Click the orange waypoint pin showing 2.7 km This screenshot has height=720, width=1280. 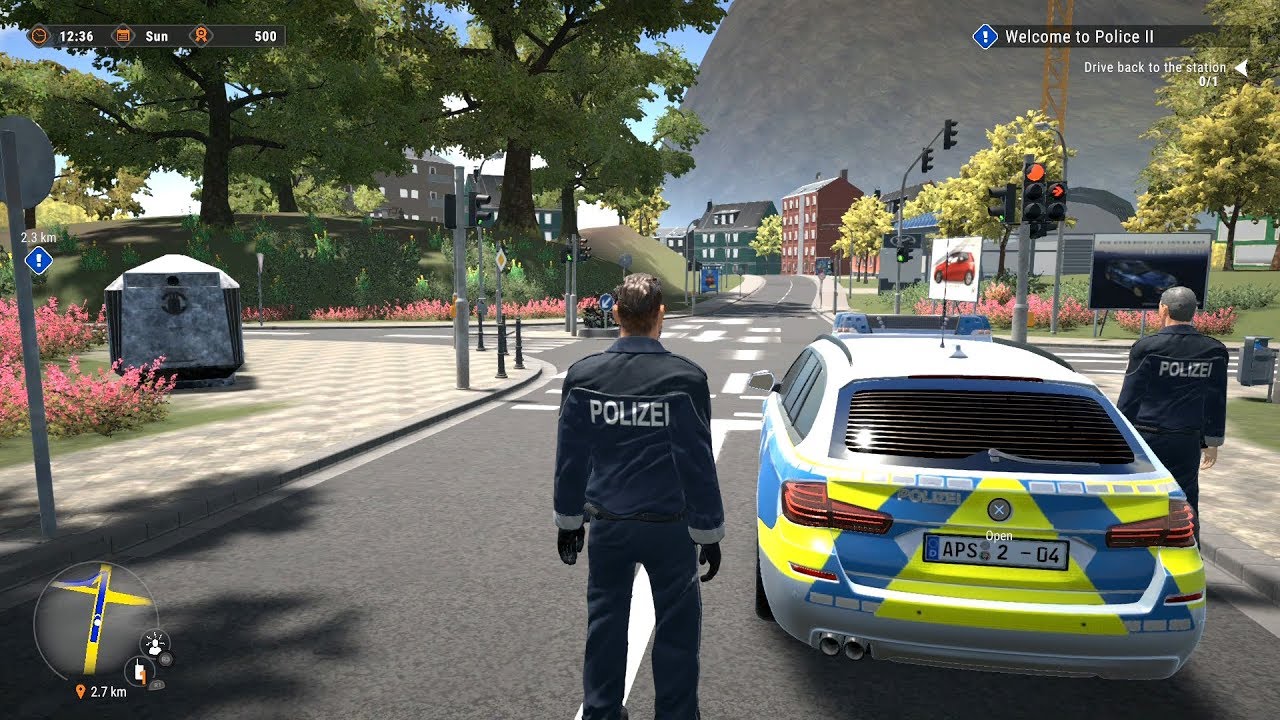[x=81, y=692]
